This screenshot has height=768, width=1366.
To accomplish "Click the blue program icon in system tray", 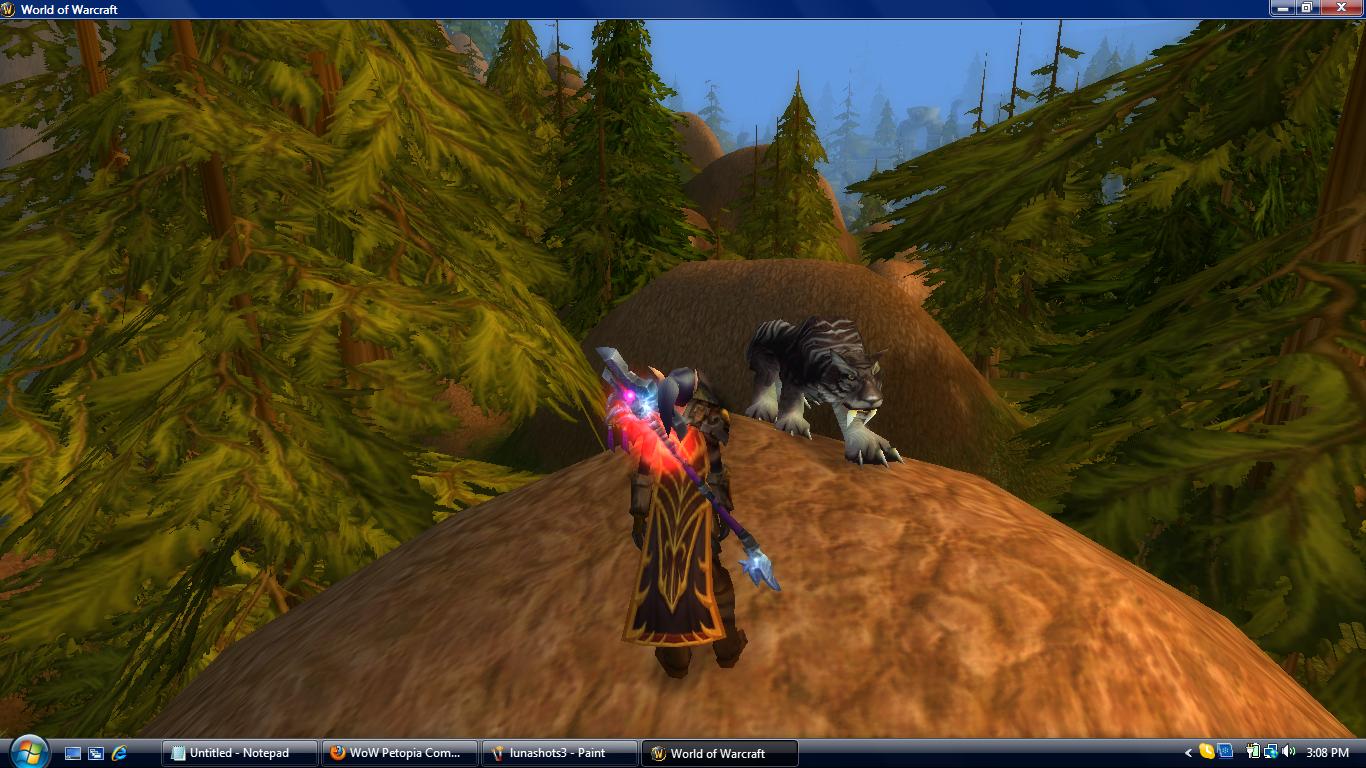I will (1224, 753).
